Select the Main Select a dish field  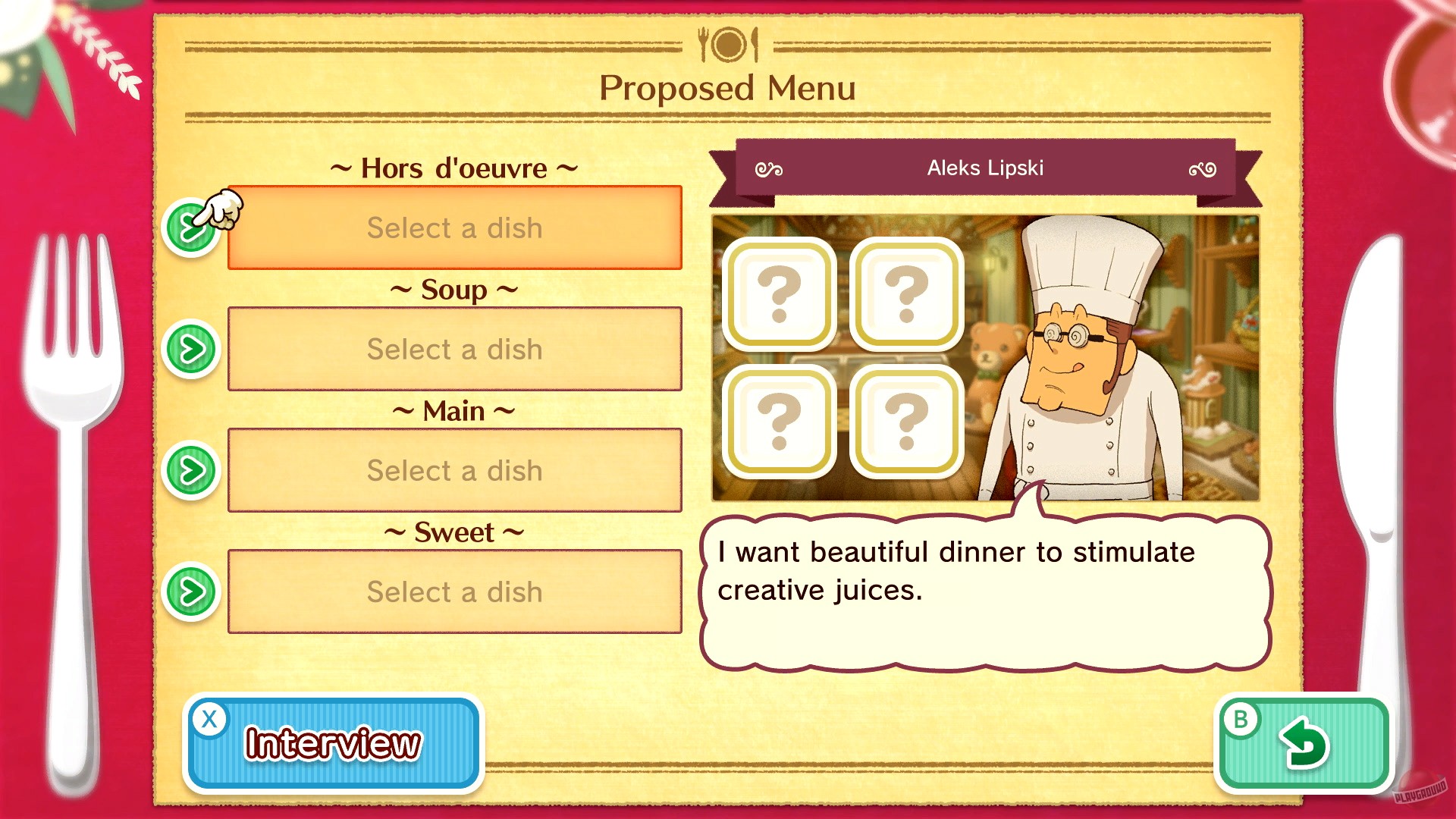click(454, 471)
